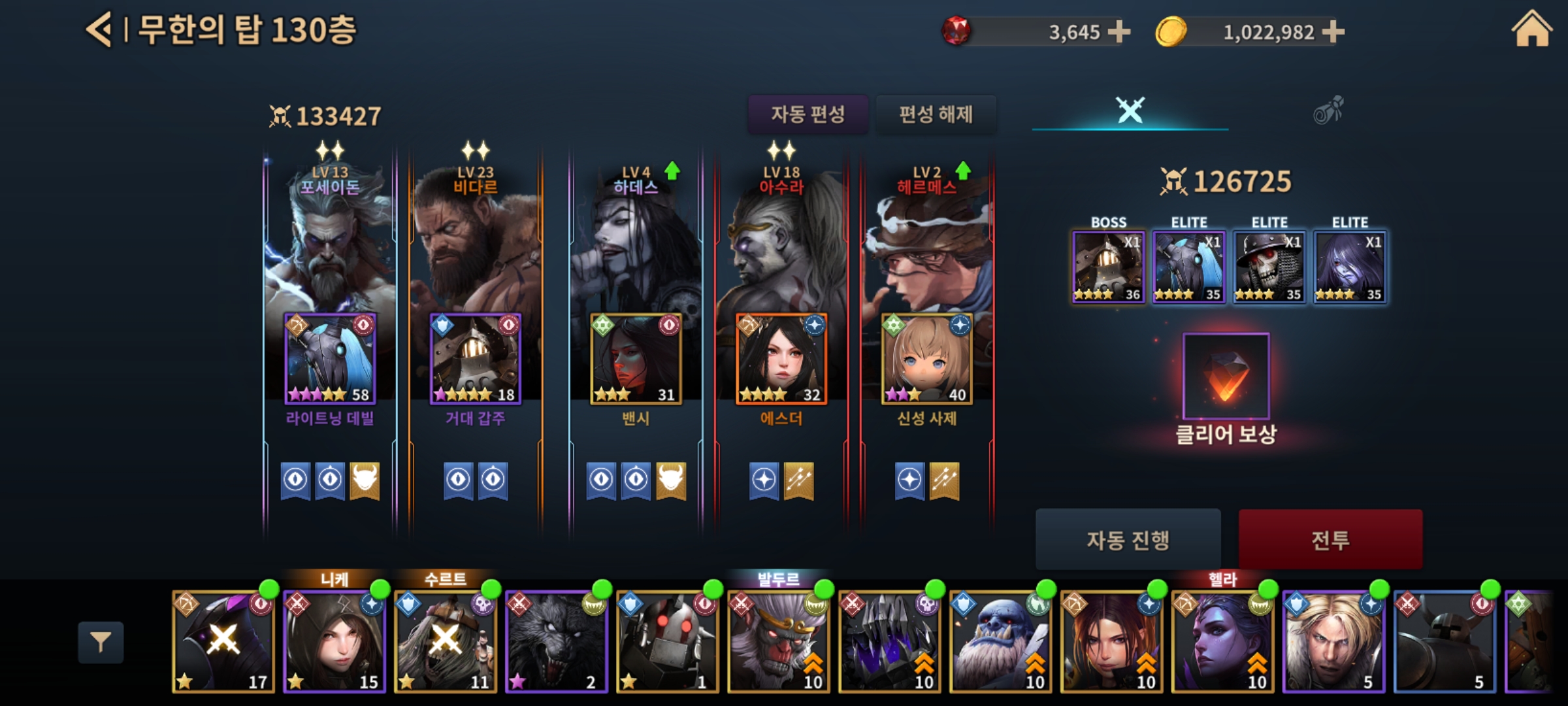The height and width of the screenshot is (706, 1568).
Task: Switch to the cannon tab
Action: point(1328,110)
